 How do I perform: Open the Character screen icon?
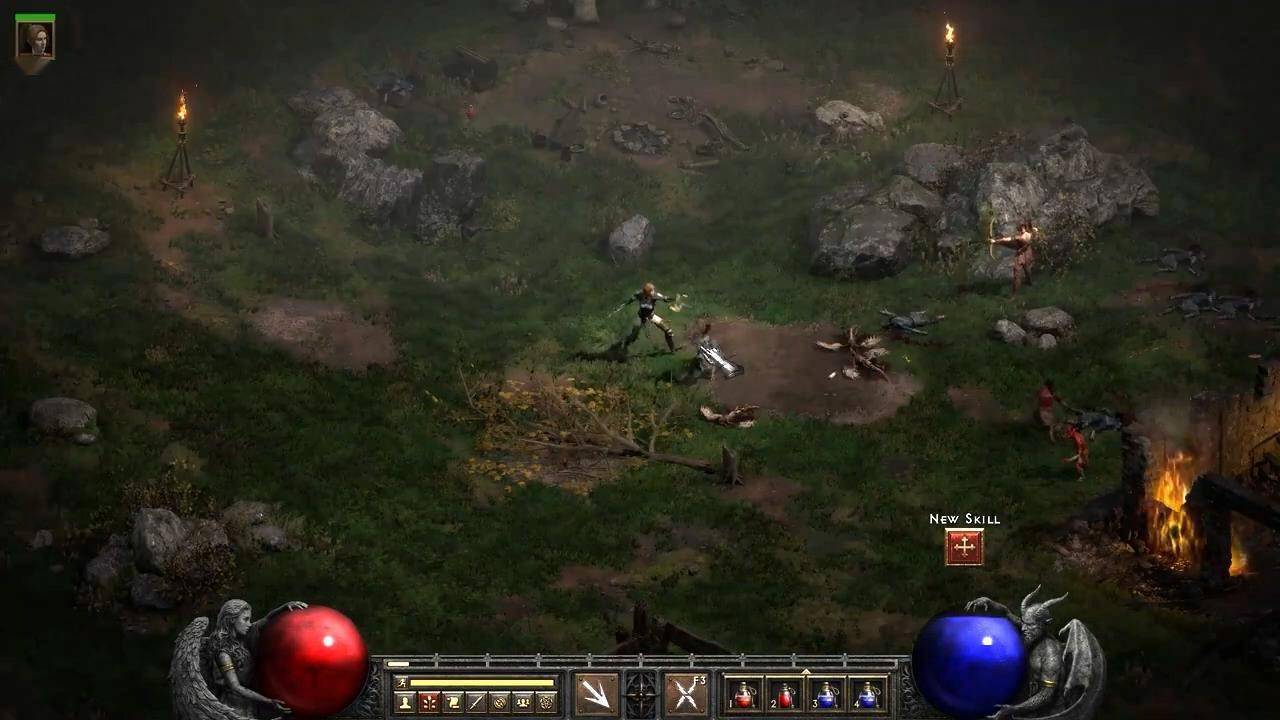click(405, 702)
